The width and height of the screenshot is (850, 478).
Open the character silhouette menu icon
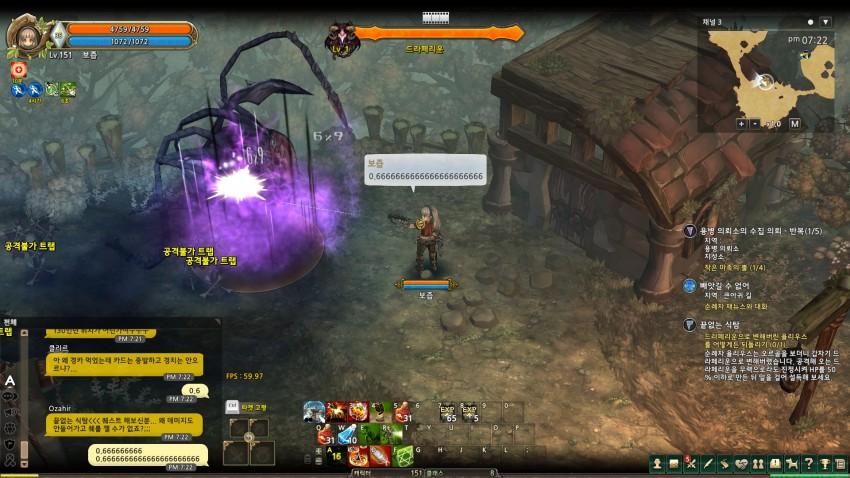click(657, 463)
